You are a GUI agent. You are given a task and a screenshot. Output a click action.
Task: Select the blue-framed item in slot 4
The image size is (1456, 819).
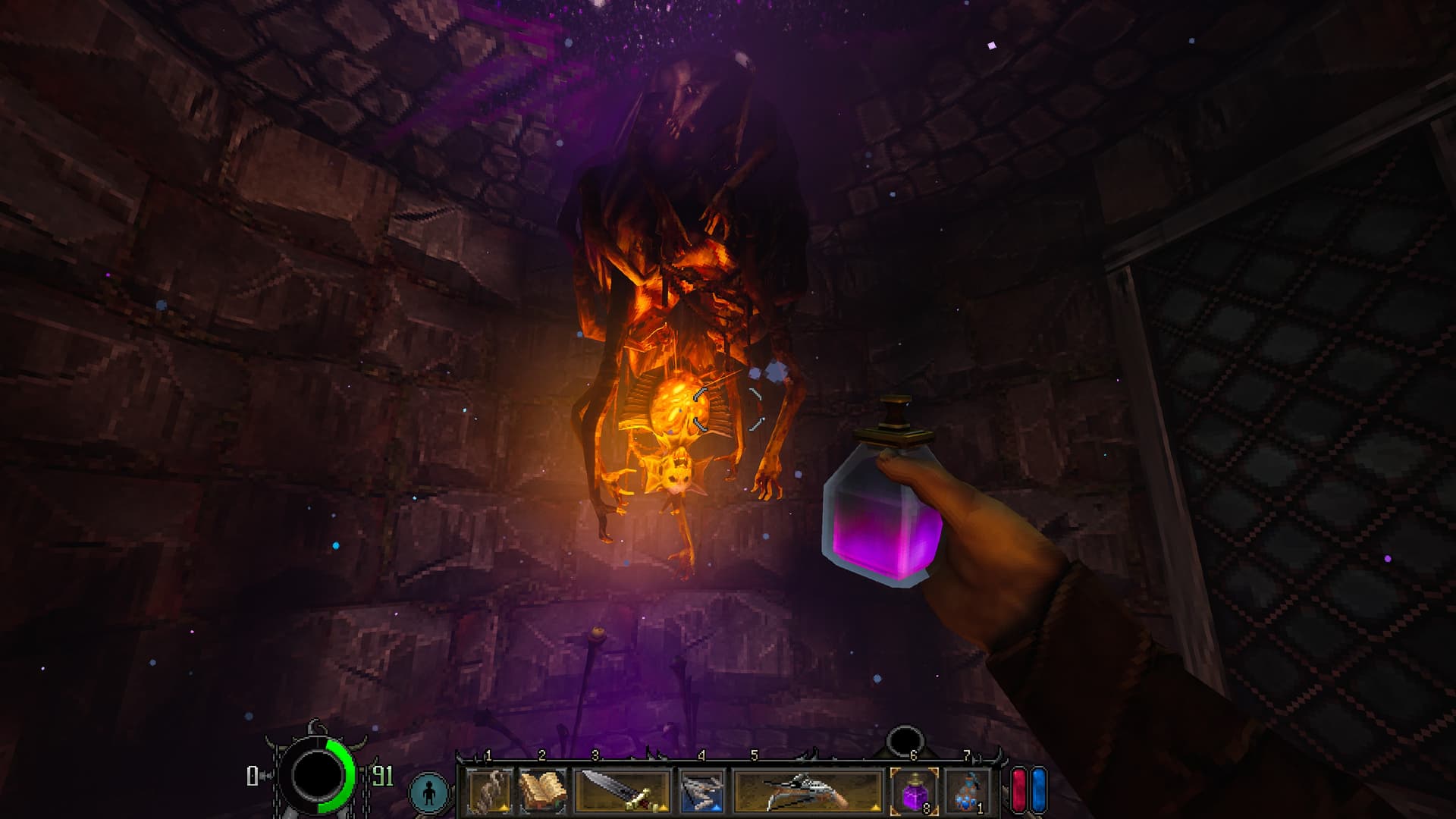click(701, 792)
